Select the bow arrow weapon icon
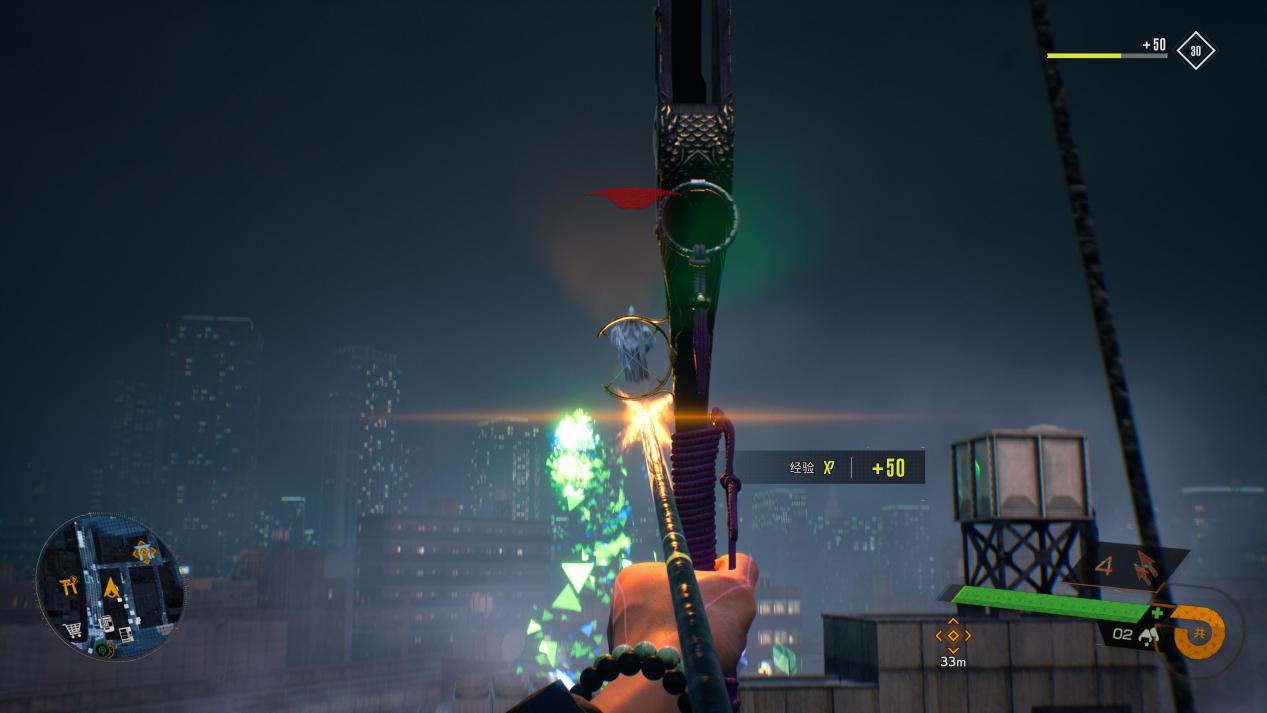1267x713 pixels. [x=1145, y=570]
